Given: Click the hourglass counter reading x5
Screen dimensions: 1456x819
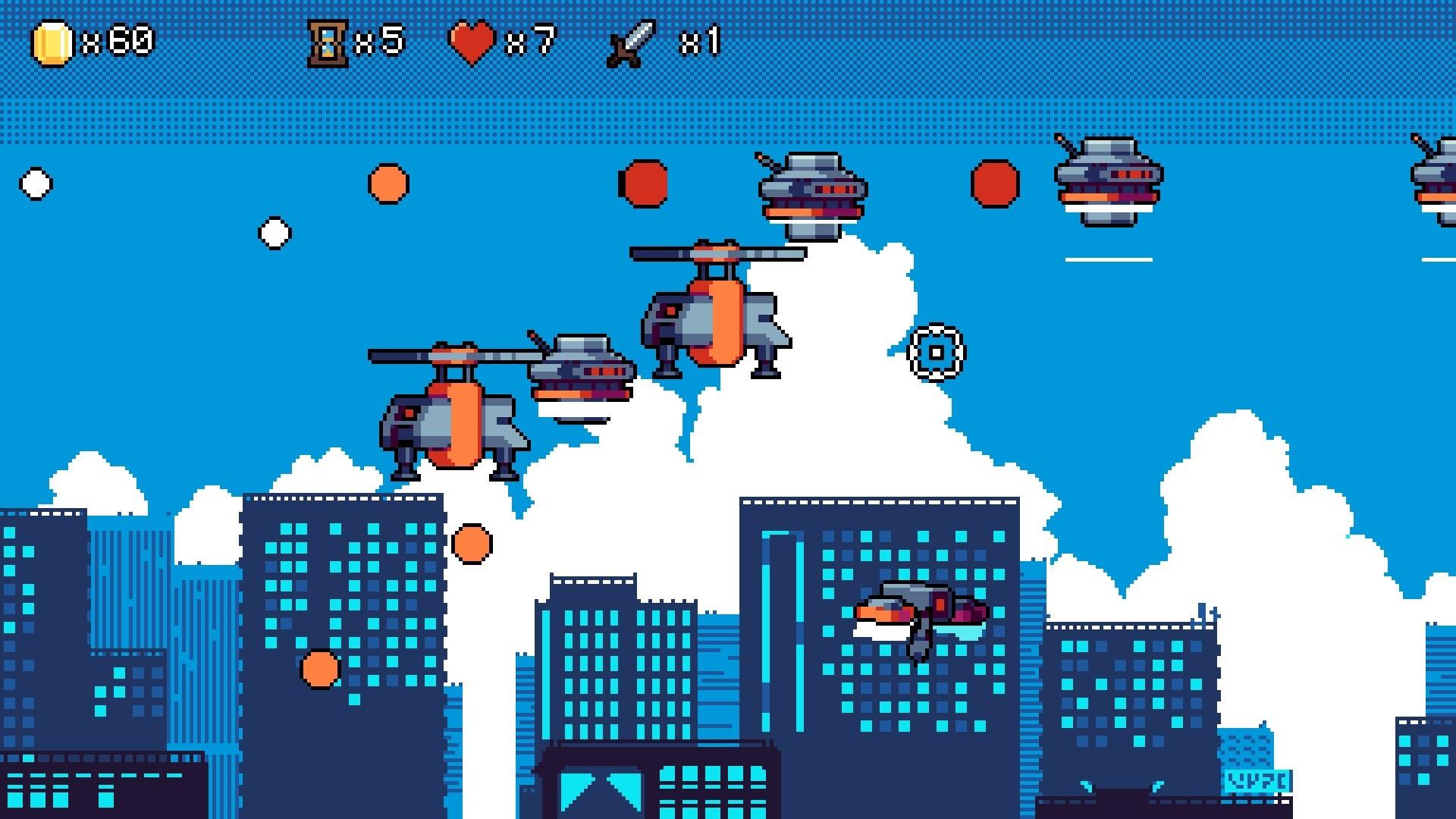Looking at the screenshot, I should (383, 39).
